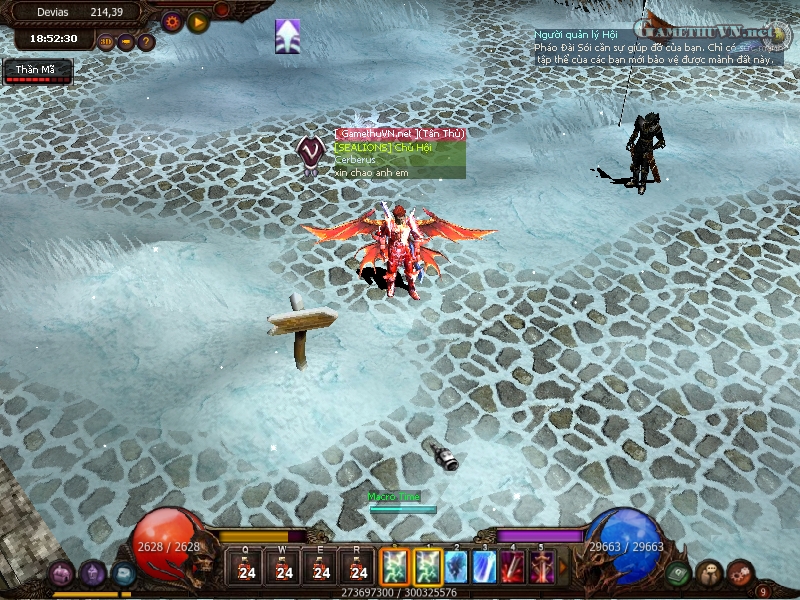Open the question mark help button
Screen dimensions: 800x600
tap(146, 42)
